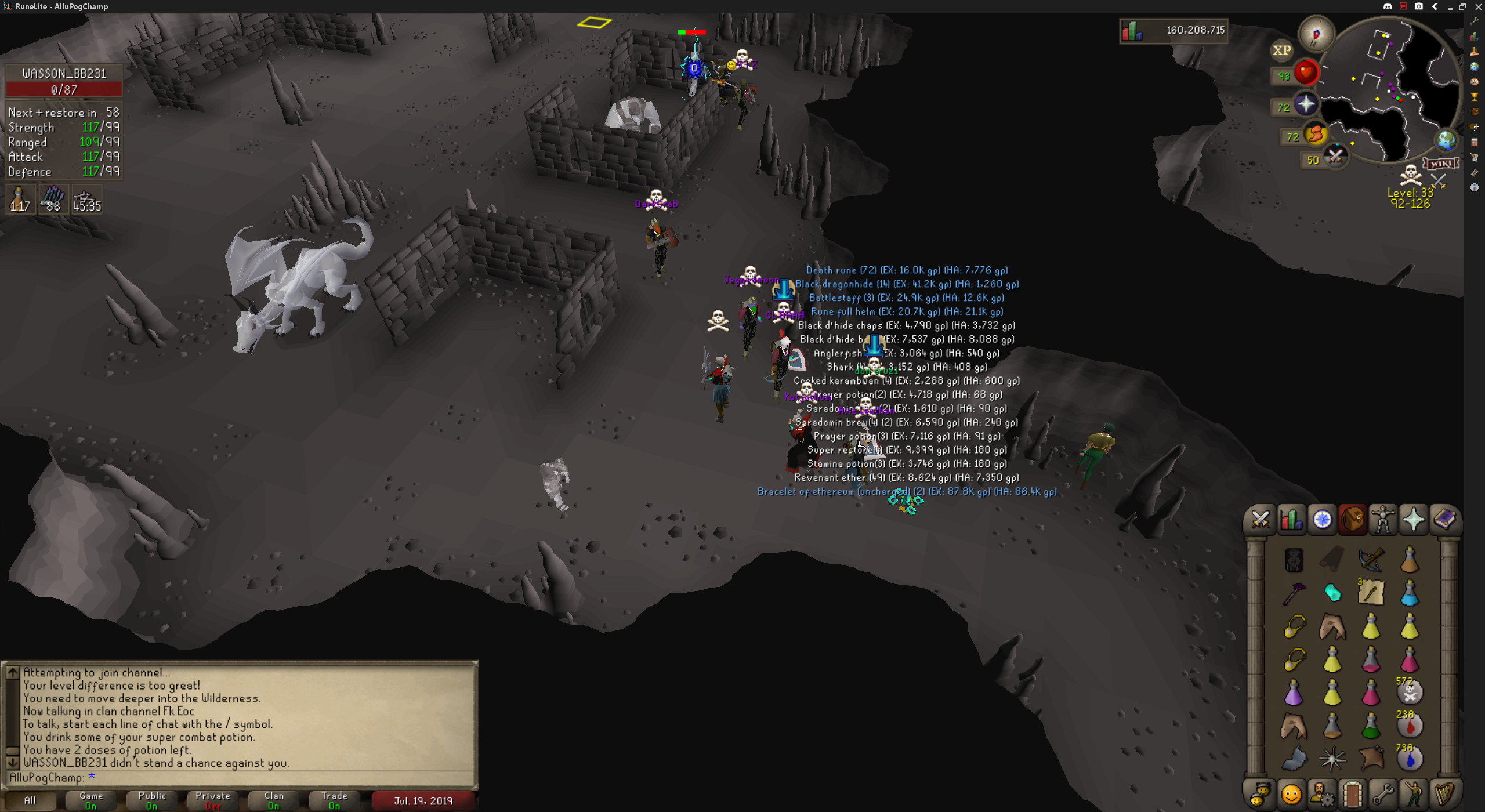
Task: Open the Combat Options tab
Action: point(1261,519)
